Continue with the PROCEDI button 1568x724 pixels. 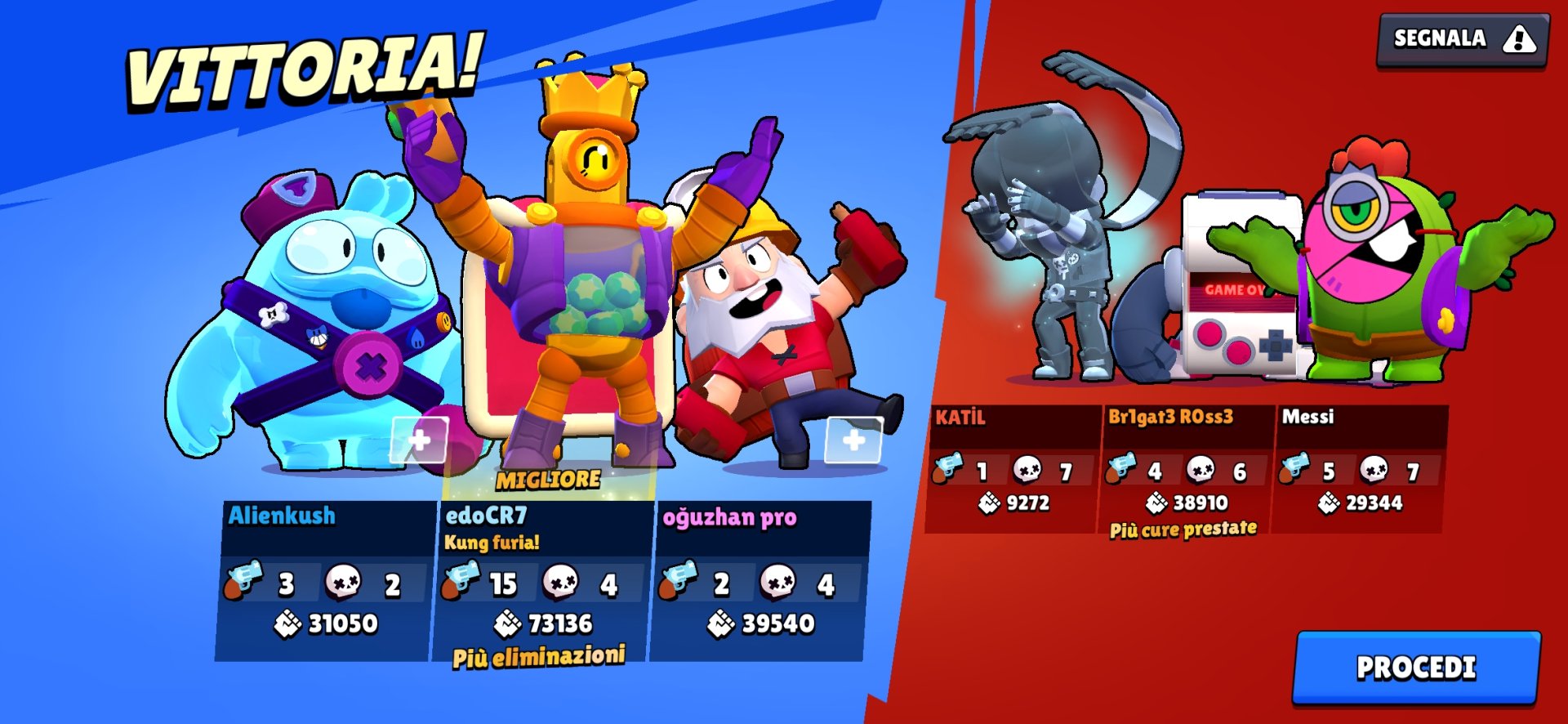tap(1416, 668)
